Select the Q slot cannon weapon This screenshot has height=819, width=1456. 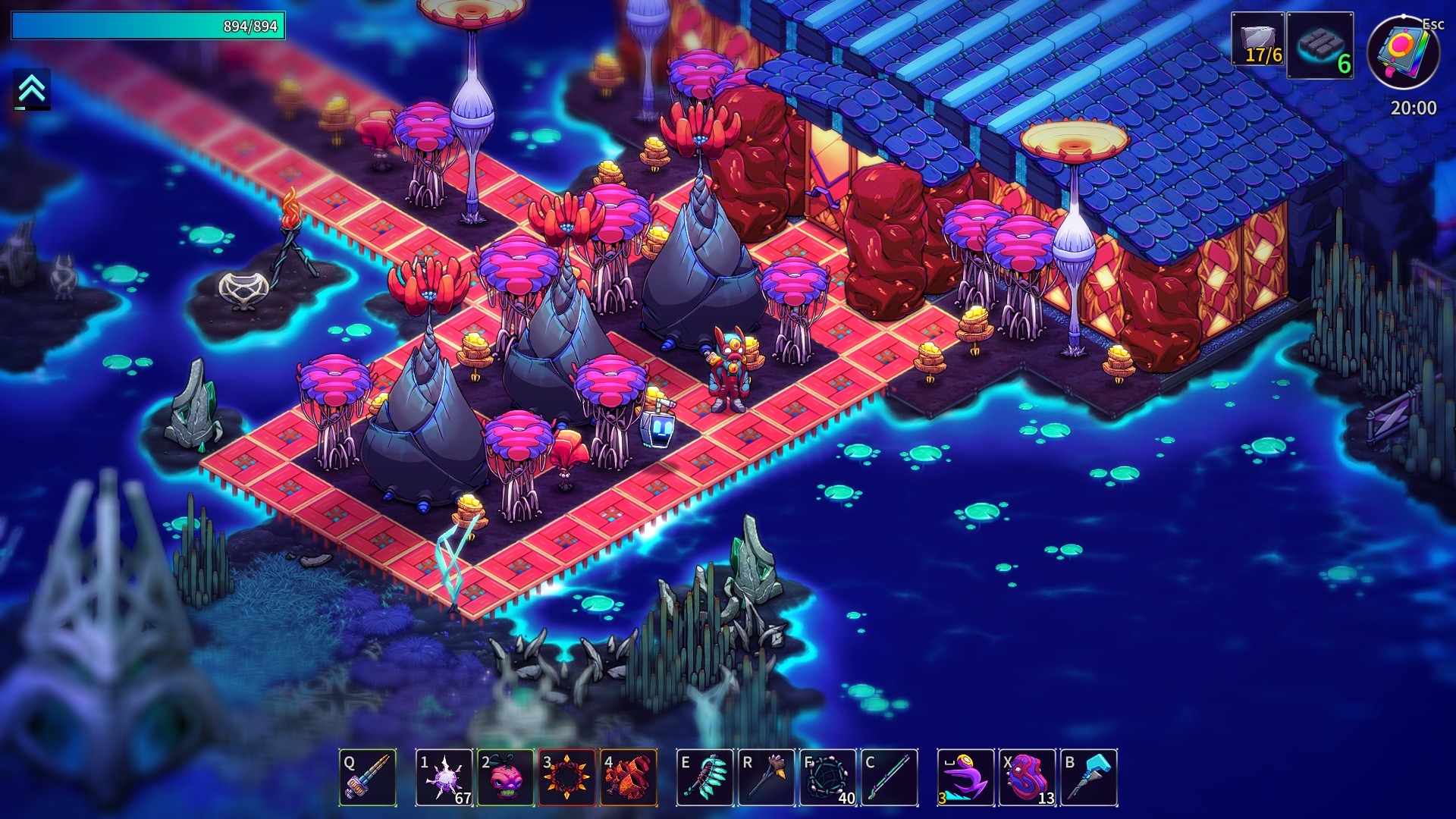pos(368,777)
